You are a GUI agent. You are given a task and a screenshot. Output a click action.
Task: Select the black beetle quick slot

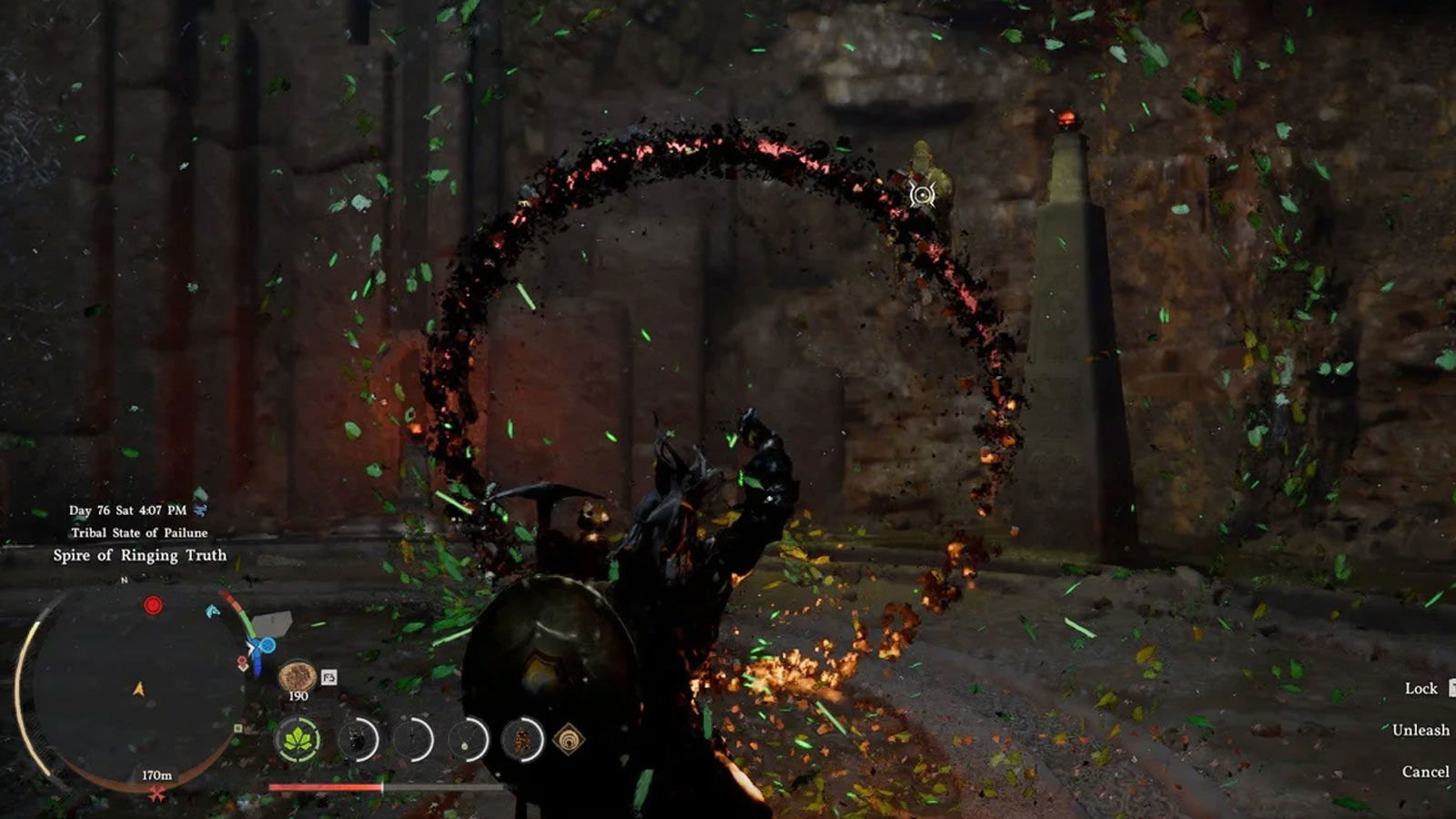tap(357, 739)
